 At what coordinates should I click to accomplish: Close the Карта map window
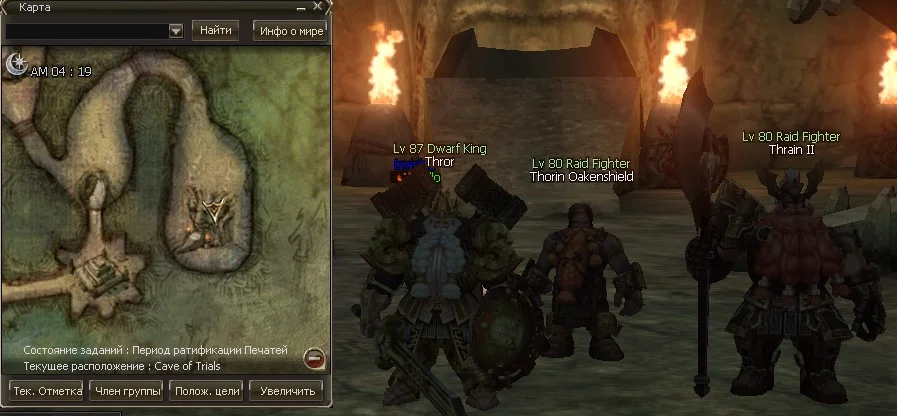(320, 8)
